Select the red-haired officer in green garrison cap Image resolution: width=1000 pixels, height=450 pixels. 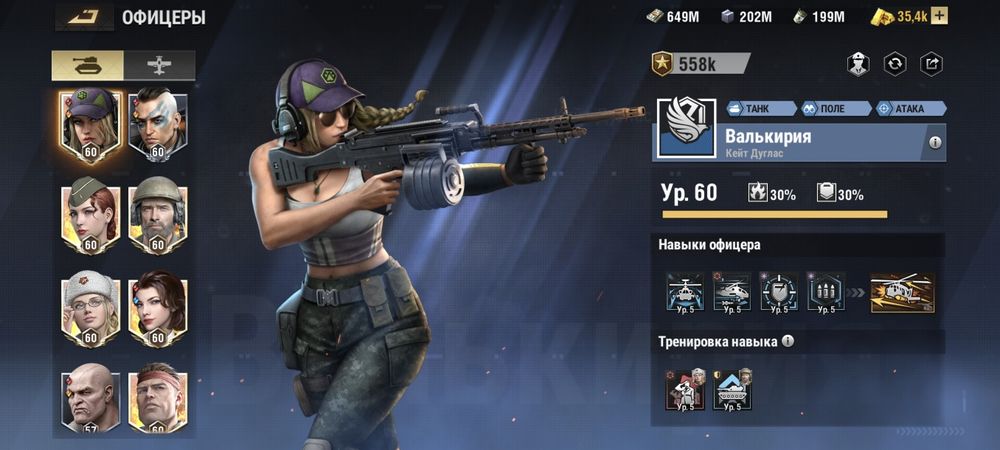click(x=90, y=214)
